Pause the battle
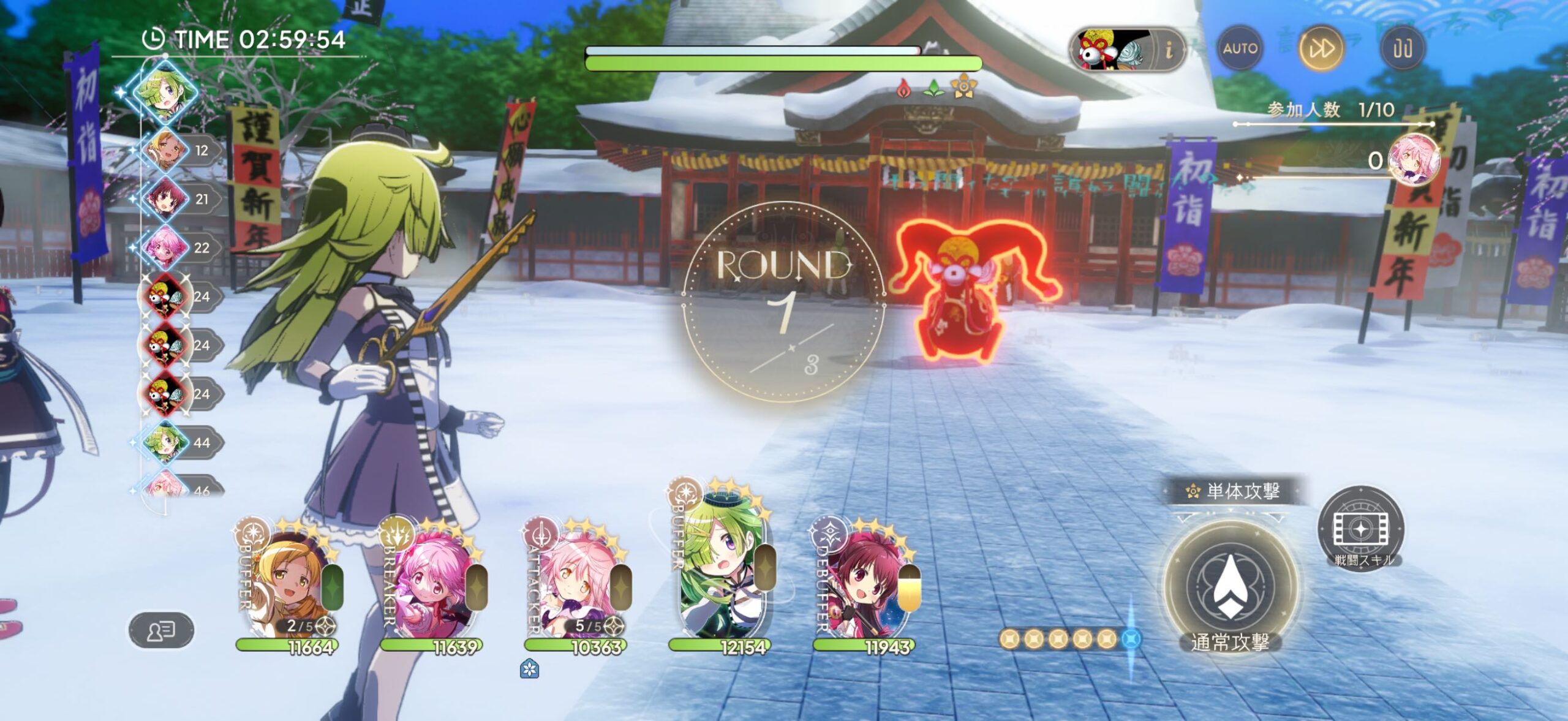Image resolution: width=1568 pixels, height=721 pixels. 1402,48
